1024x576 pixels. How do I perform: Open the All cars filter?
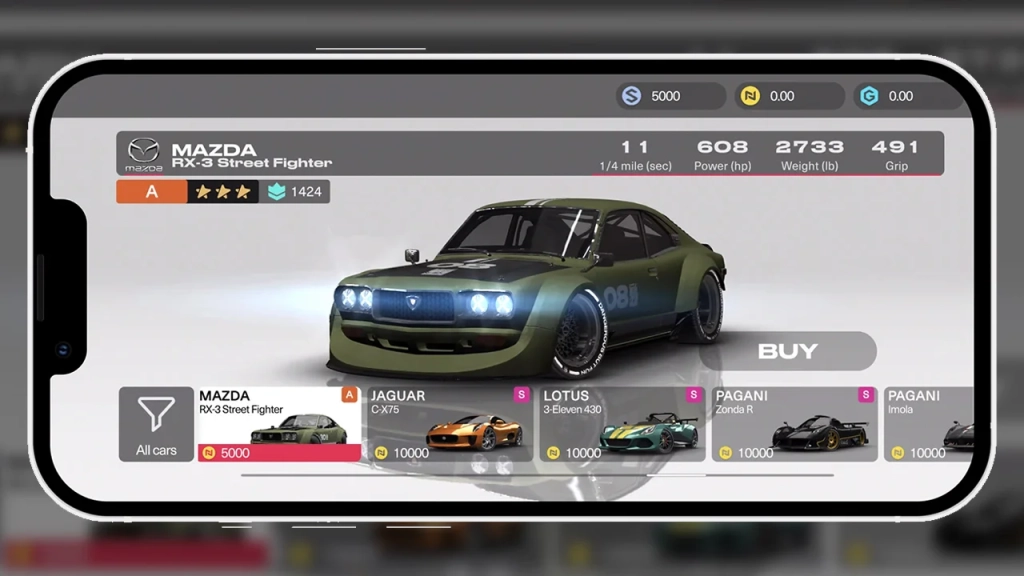pyautogui.click(x=156, y=424)
